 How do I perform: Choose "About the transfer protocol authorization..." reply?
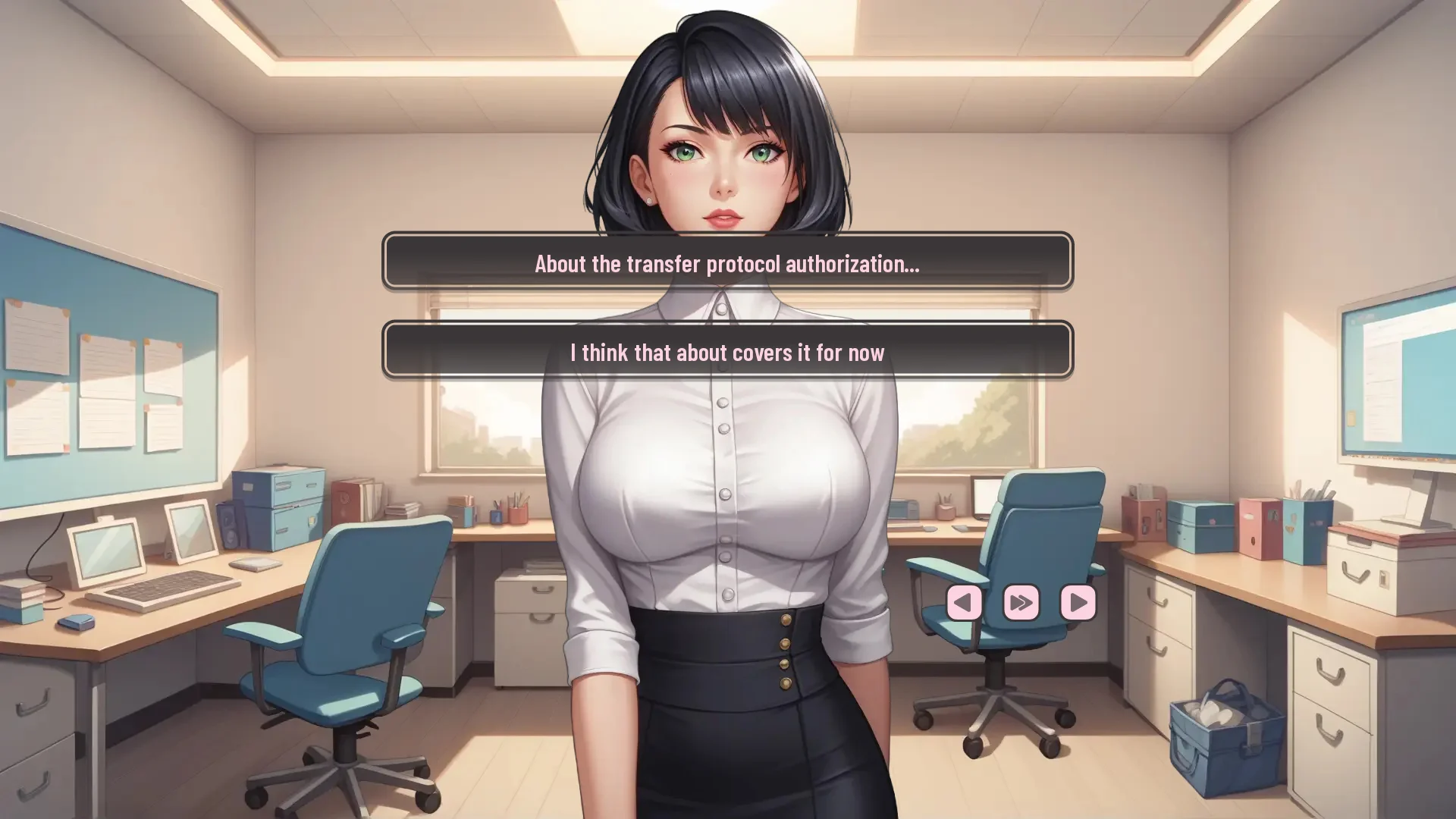tap(727, 262)
